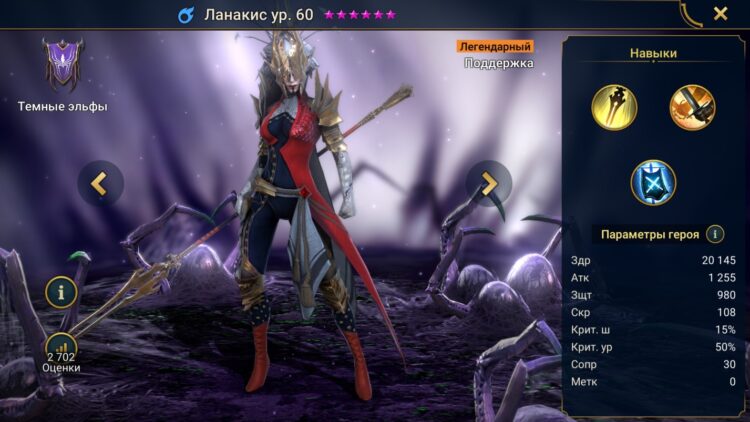Select the blue banner skill icon
750x422 pixels.
pyautogui.click(x=653, y=183)
